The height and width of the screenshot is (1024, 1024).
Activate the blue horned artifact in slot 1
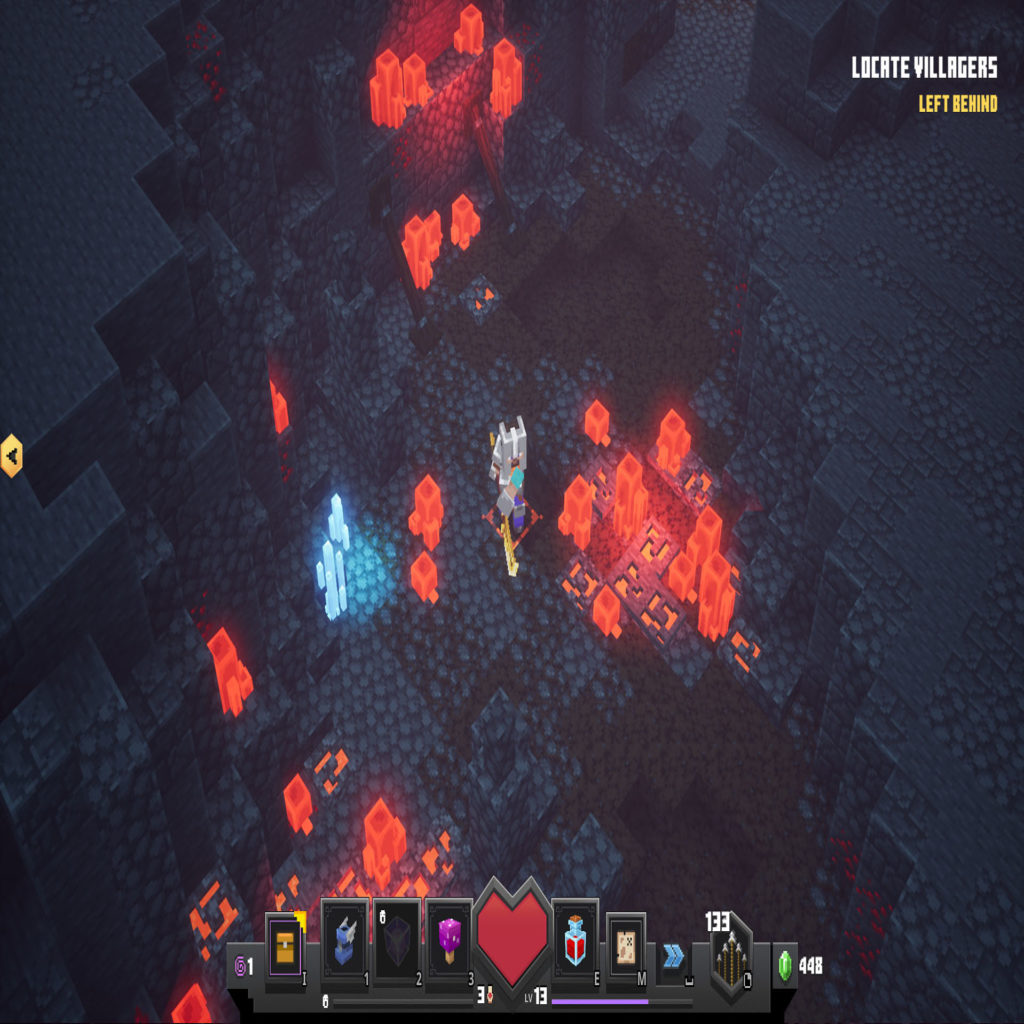click(345, 943)
